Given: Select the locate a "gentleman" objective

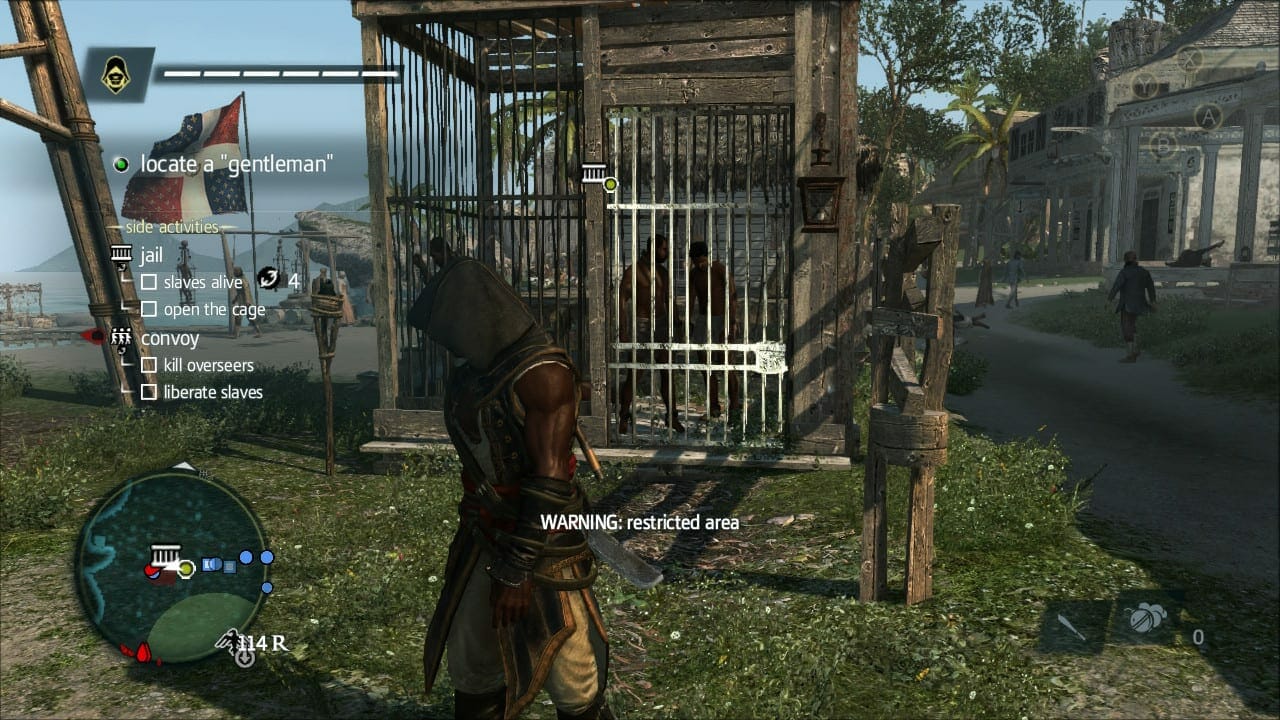Looking at the screenshot, I should tap(235, 164).
